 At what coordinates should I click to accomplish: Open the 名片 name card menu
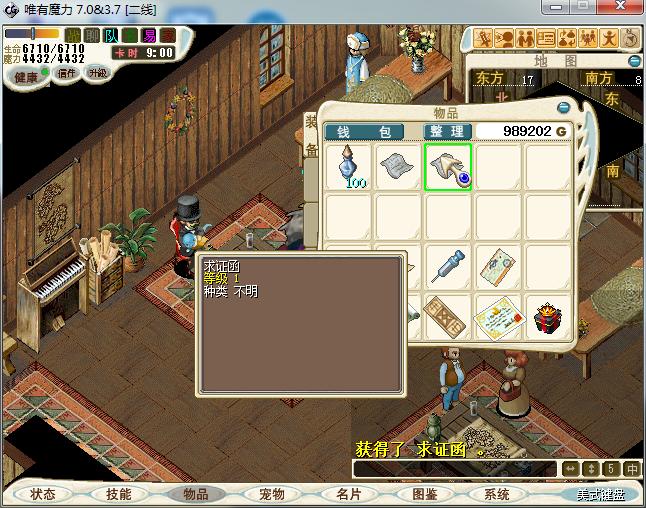[x=348, y=494]
